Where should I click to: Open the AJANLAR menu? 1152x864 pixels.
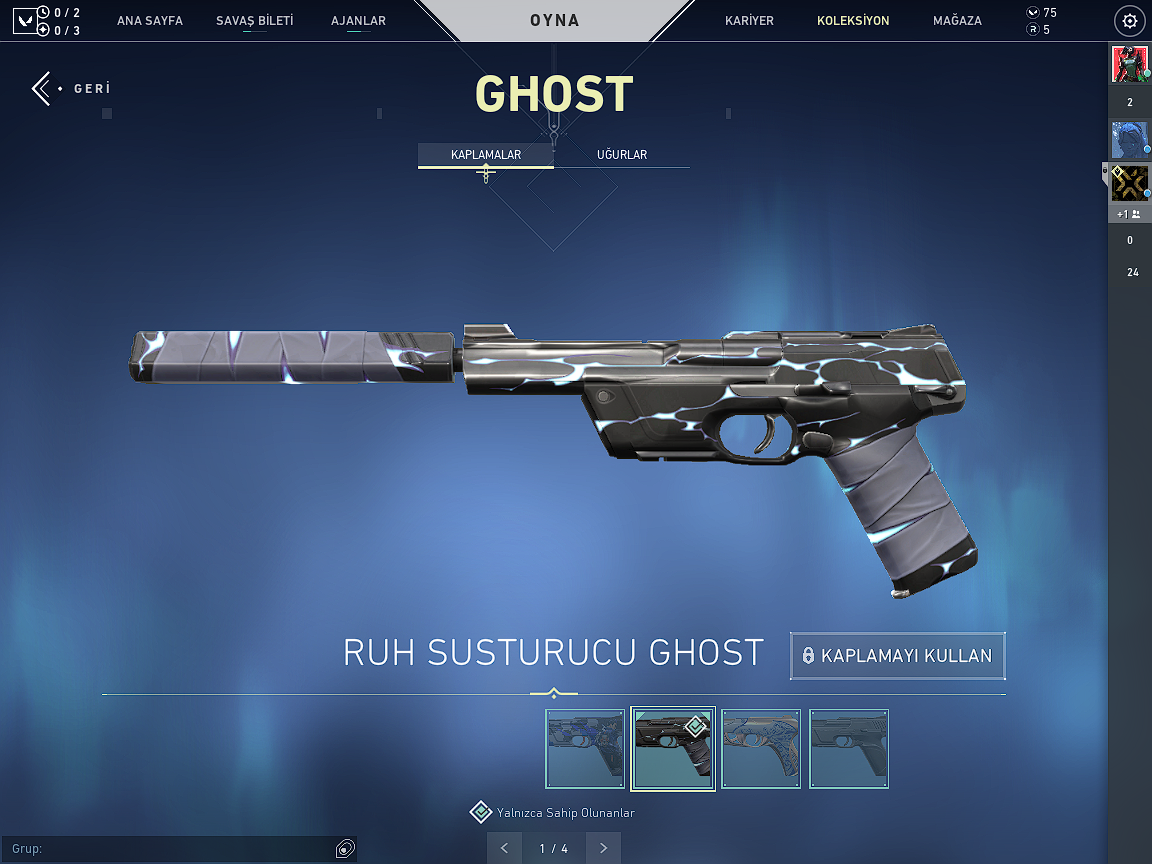click(x=358, y=21)
